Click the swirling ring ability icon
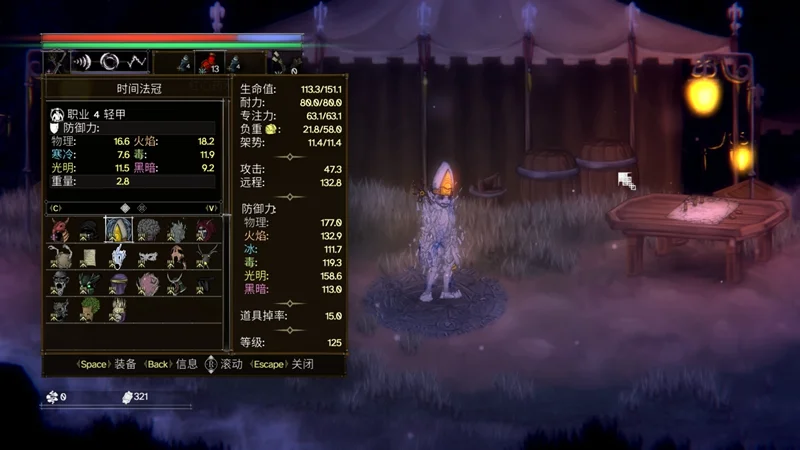This screenshot has height=450, width=800. [x=110, y=62]
